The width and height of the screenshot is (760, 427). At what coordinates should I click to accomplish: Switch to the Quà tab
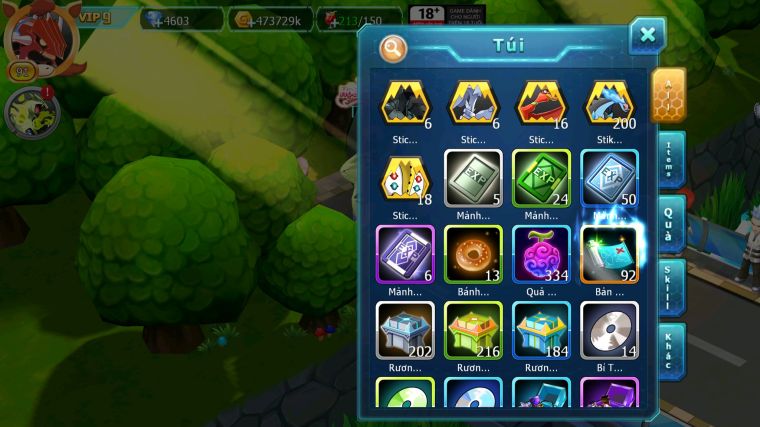coord(670,224)
